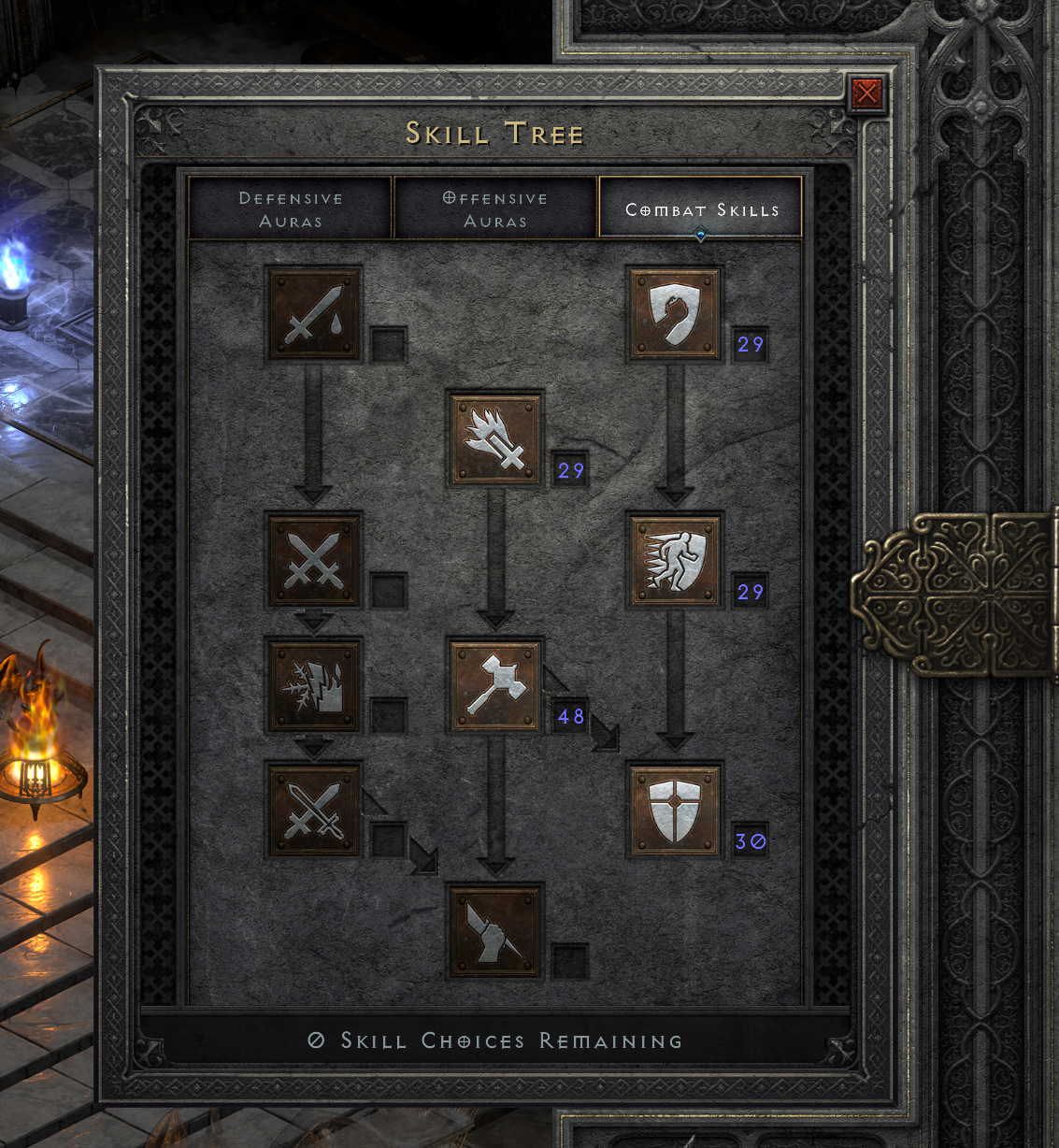Open the Offensive Auras tab
Image resolution: width=1059 pixels, height=1148 pixels.
[495, 209]
